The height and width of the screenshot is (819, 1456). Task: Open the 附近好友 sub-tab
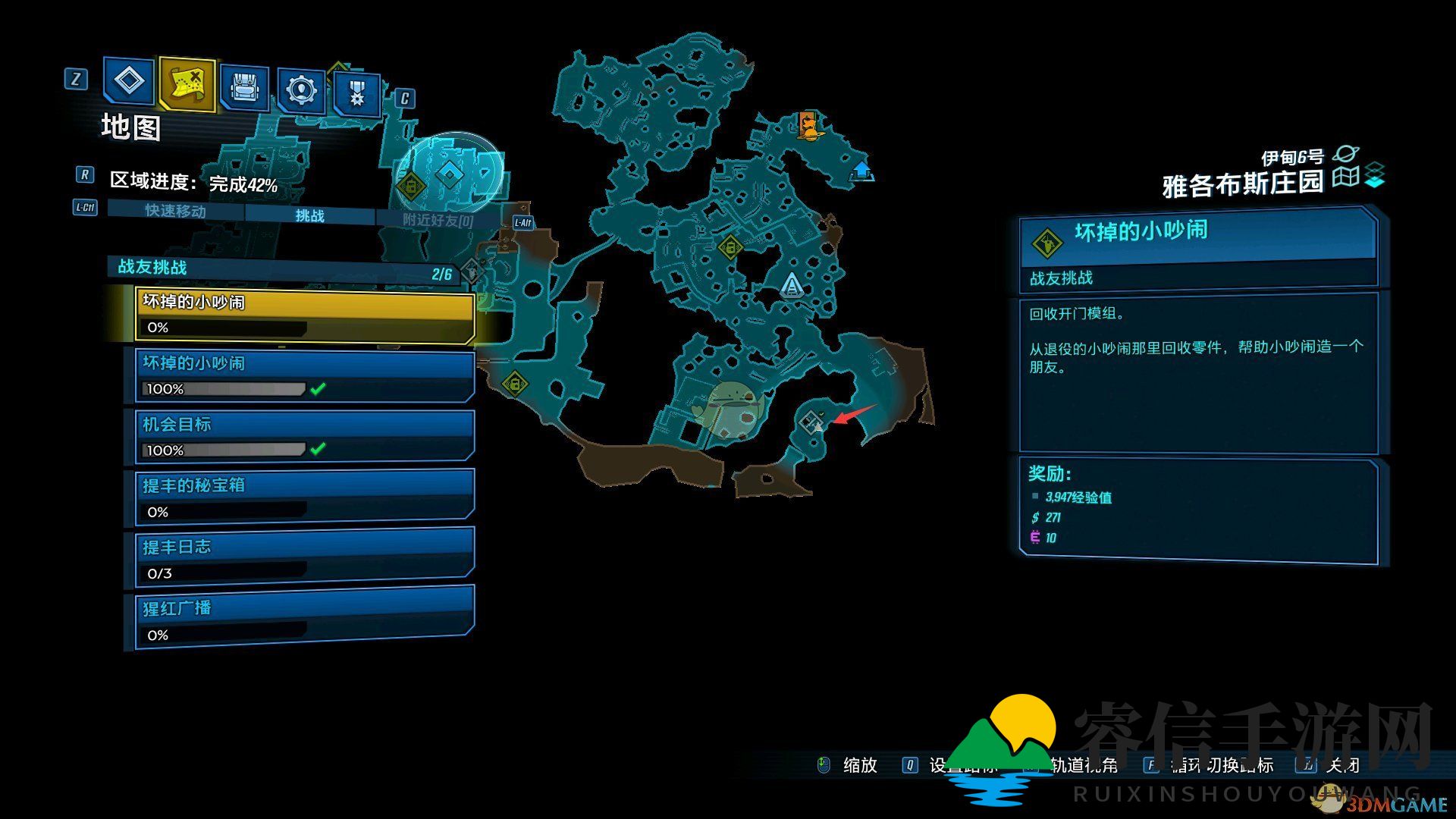tap(438, 220)
